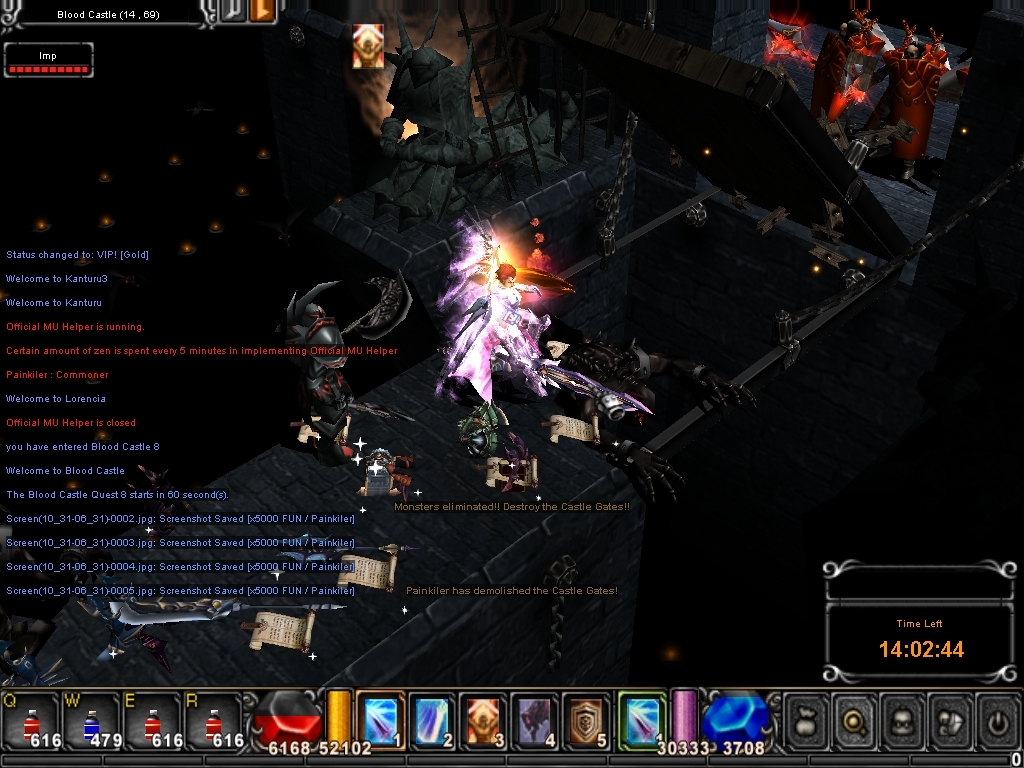Click the Imp target name frame

[x=48, y=57]
